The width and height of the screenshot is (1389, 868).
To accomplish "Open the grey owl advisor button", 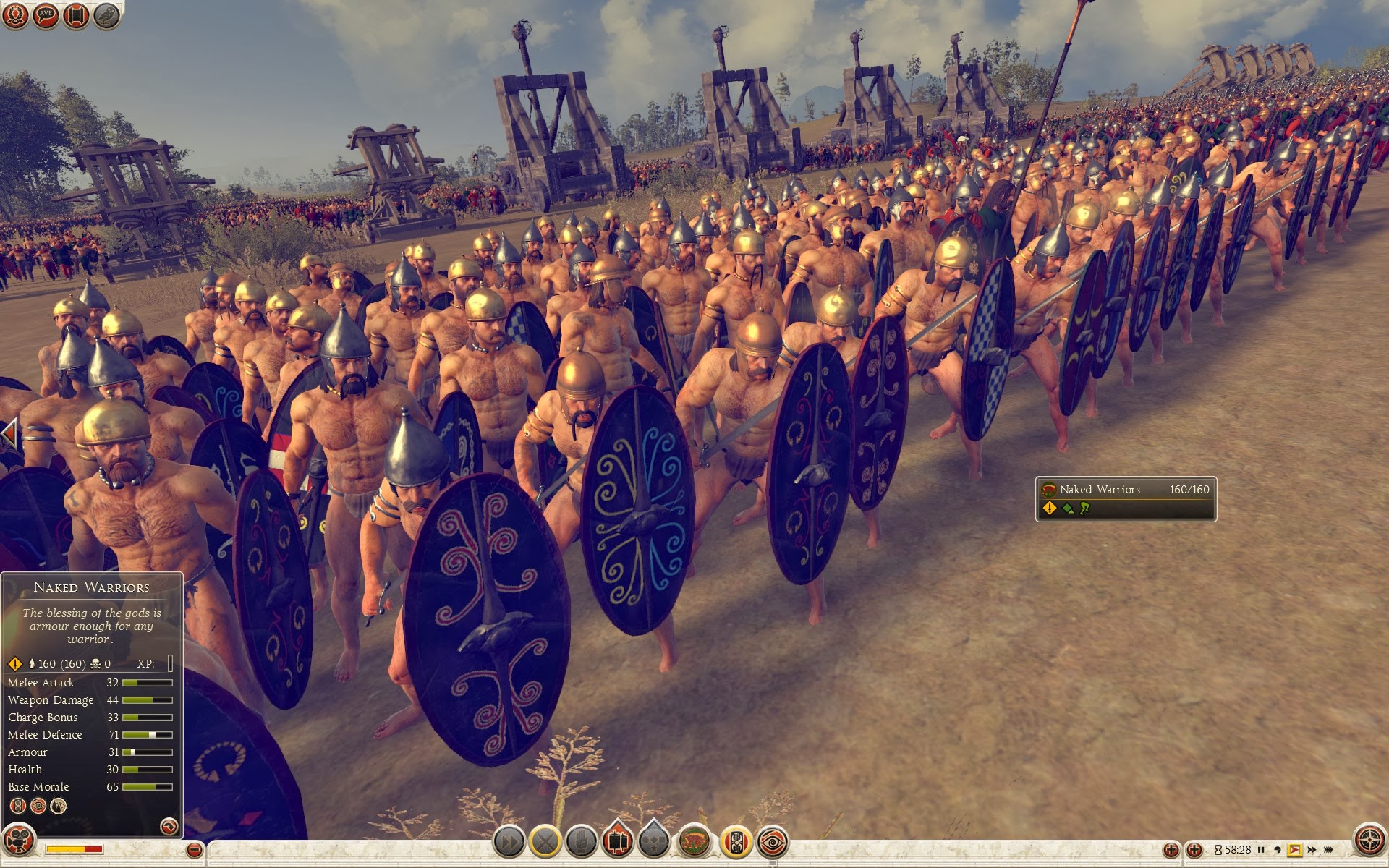I will tap(106, 14).
